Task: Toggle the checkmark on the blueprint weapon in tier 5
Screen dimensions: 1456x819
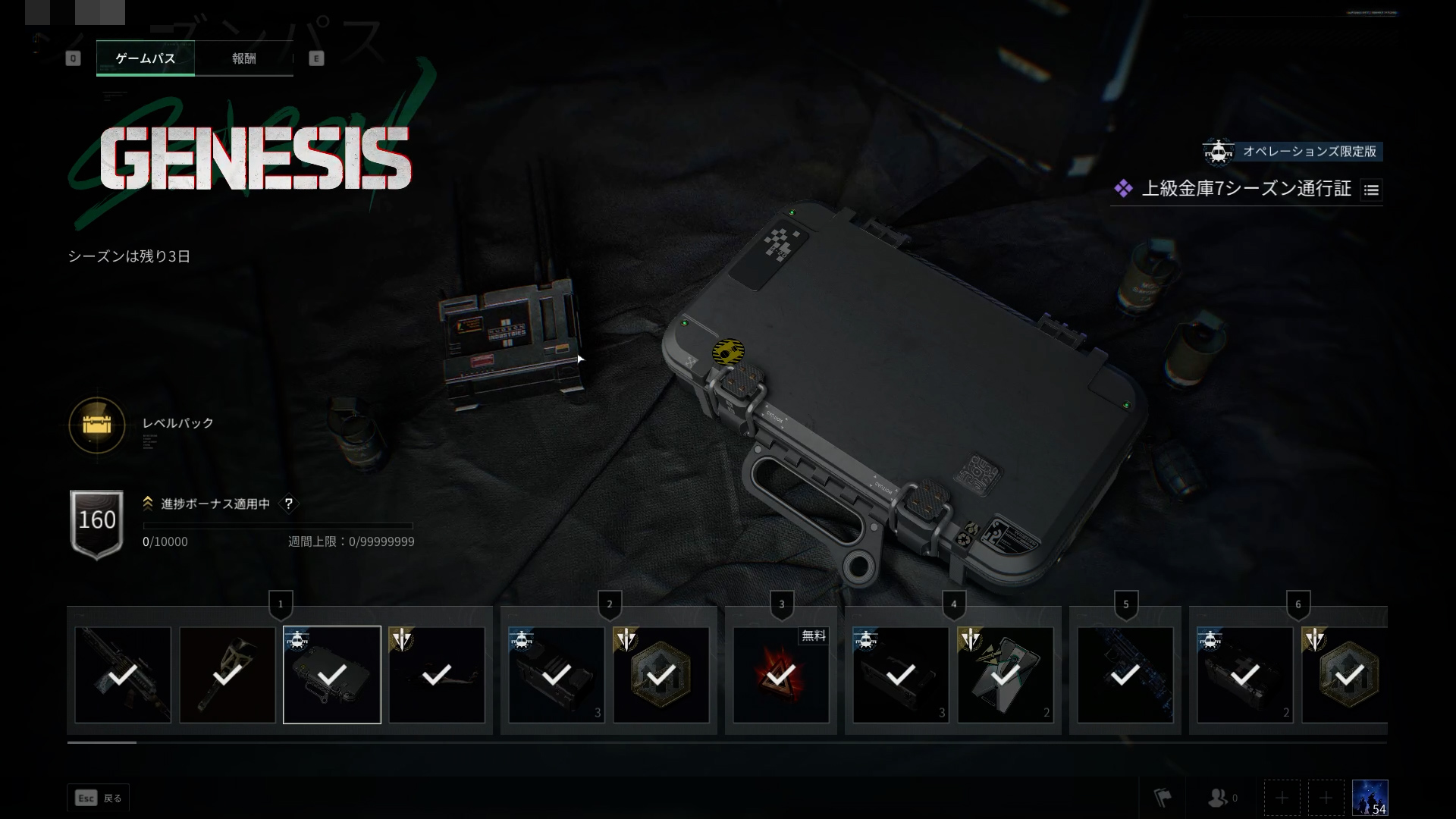Action: [x=1125, y=674]
